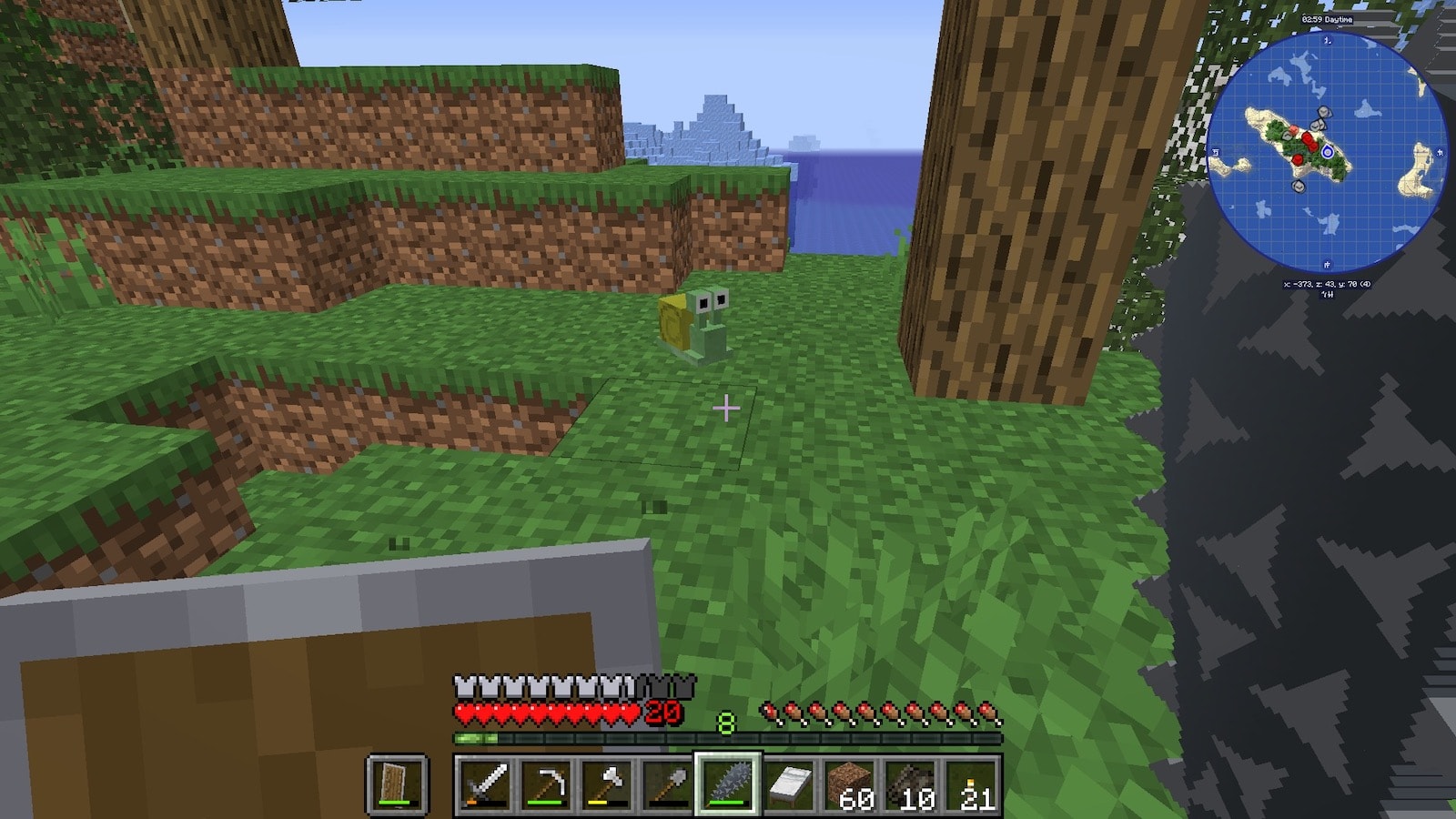The width and height of the screenshot is (1456, 819).
Task: Select the dark item stack of 10
Action: (911, 784)
